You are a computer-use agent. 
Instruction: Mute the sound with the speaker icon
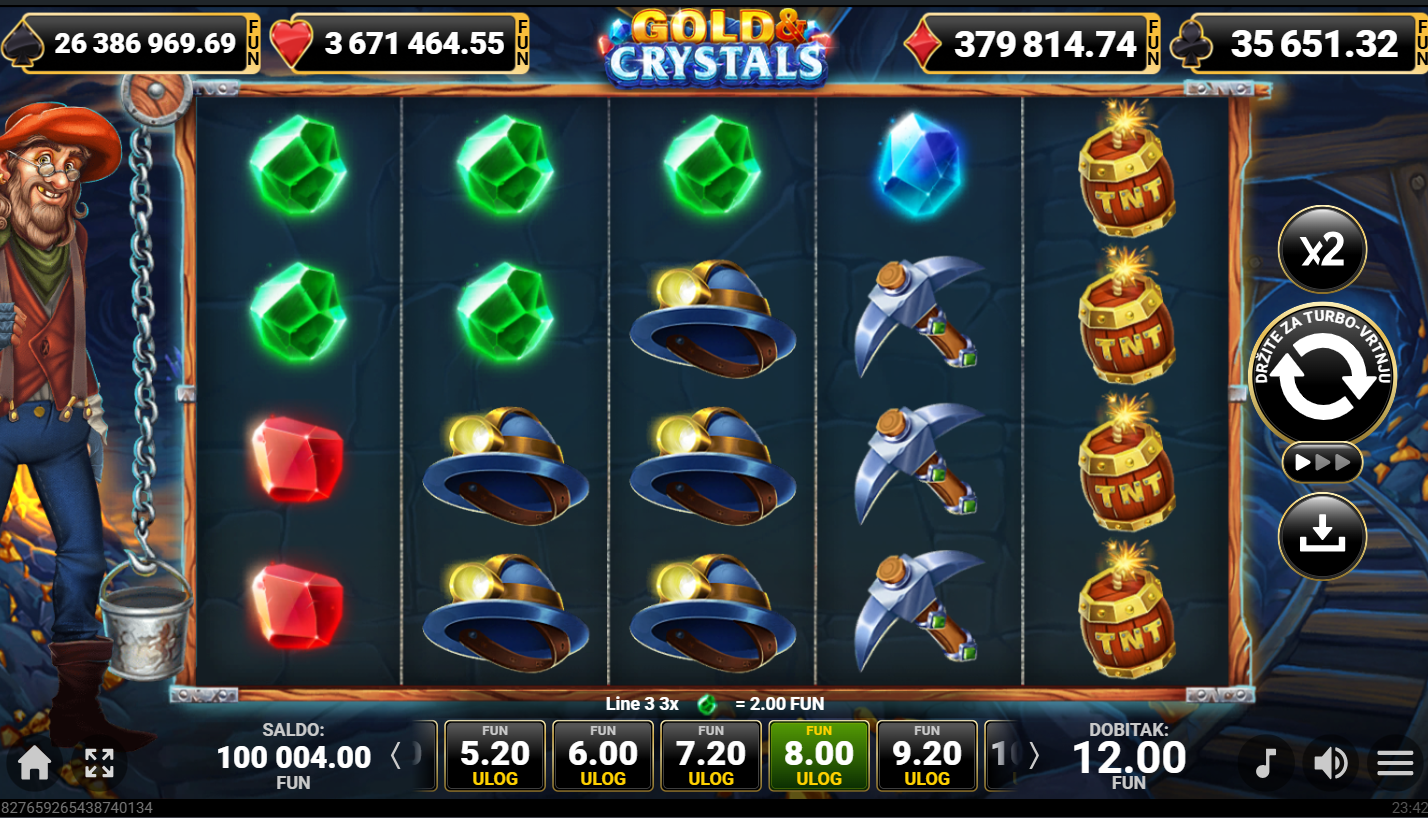coord(1330,764)
